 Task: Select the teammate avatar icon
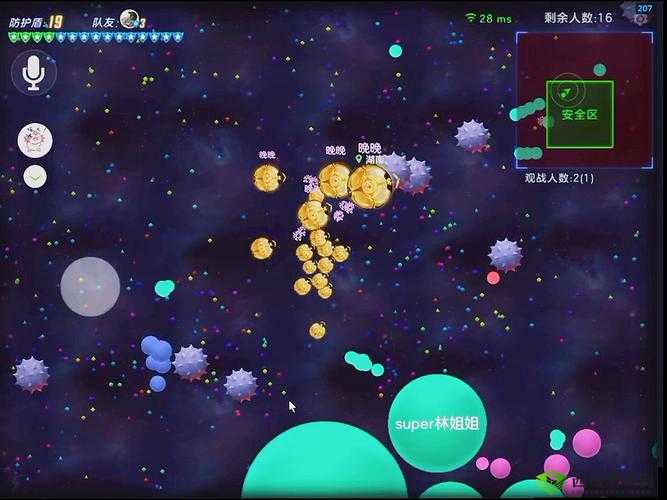(x=129, y=19)
